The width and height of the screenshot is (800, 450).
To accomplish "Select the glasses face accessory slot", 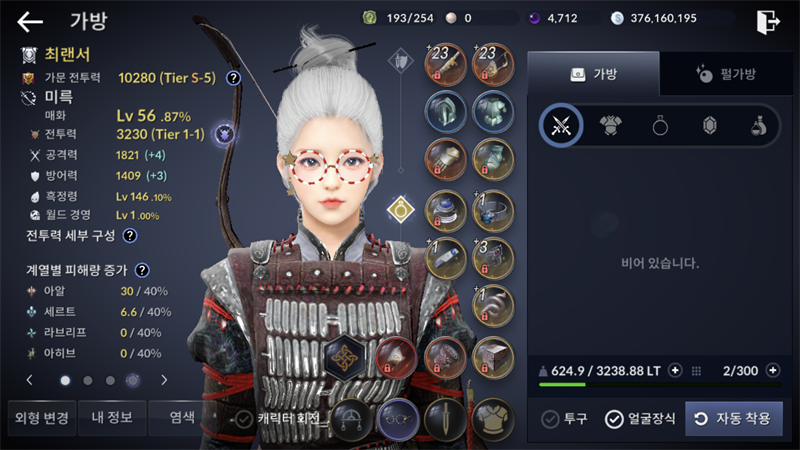I will coord(399,419).
